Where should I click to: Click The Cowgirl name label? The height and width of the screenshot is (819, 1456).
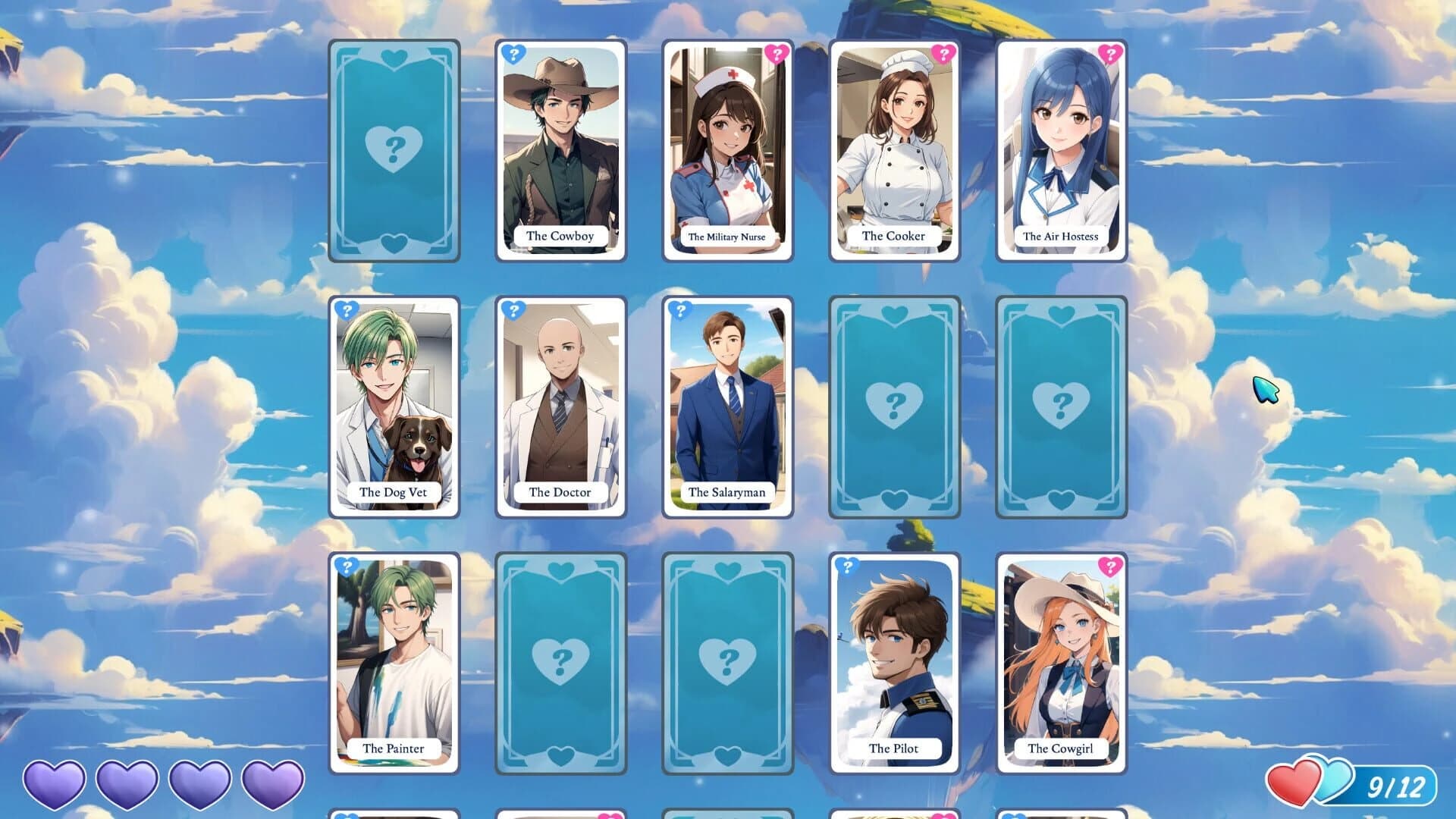[1061, 748]
